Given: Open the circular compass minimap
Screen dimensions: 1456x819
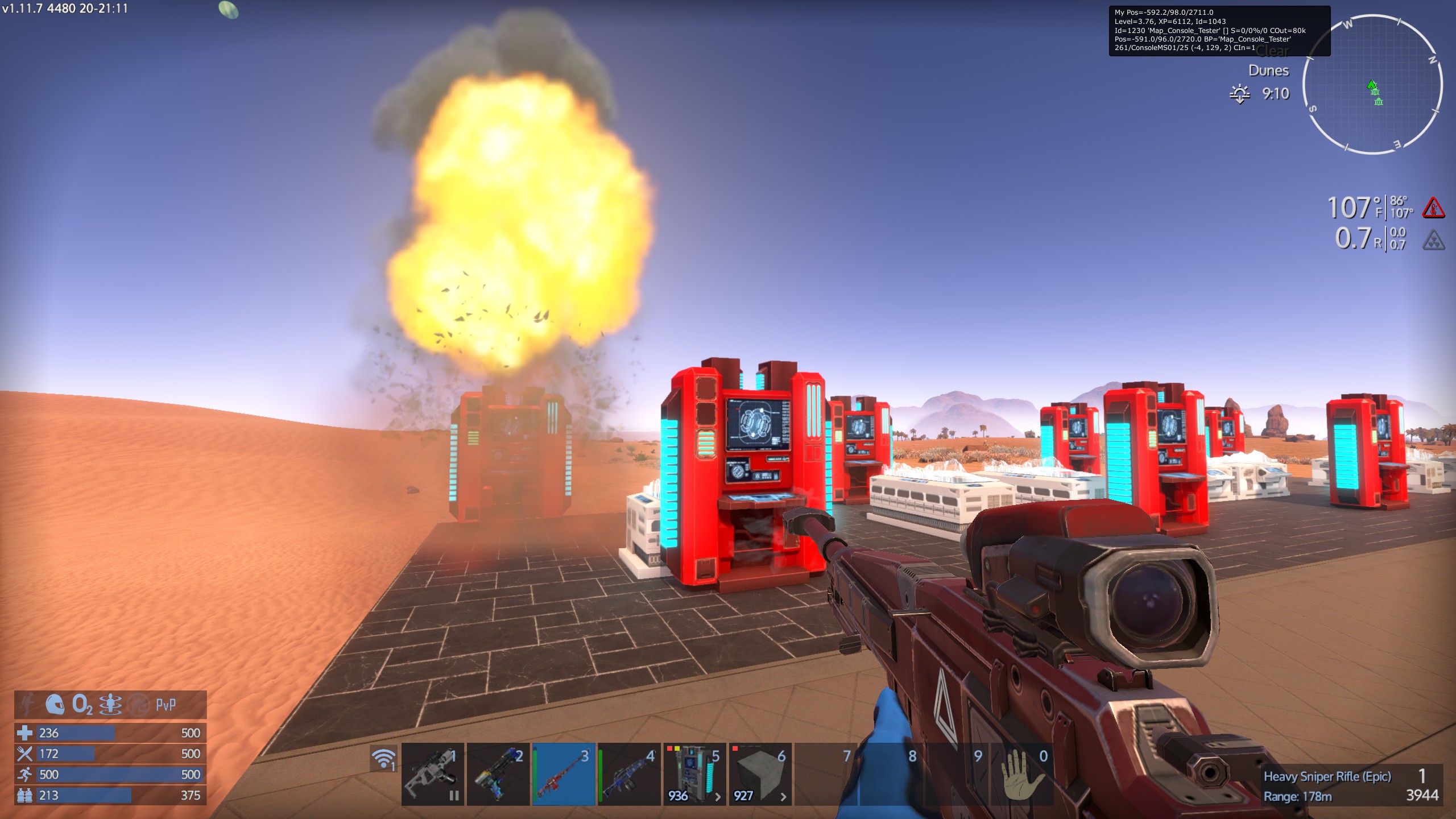Looking at the screenshot, I should click(x=1372, y=85).
